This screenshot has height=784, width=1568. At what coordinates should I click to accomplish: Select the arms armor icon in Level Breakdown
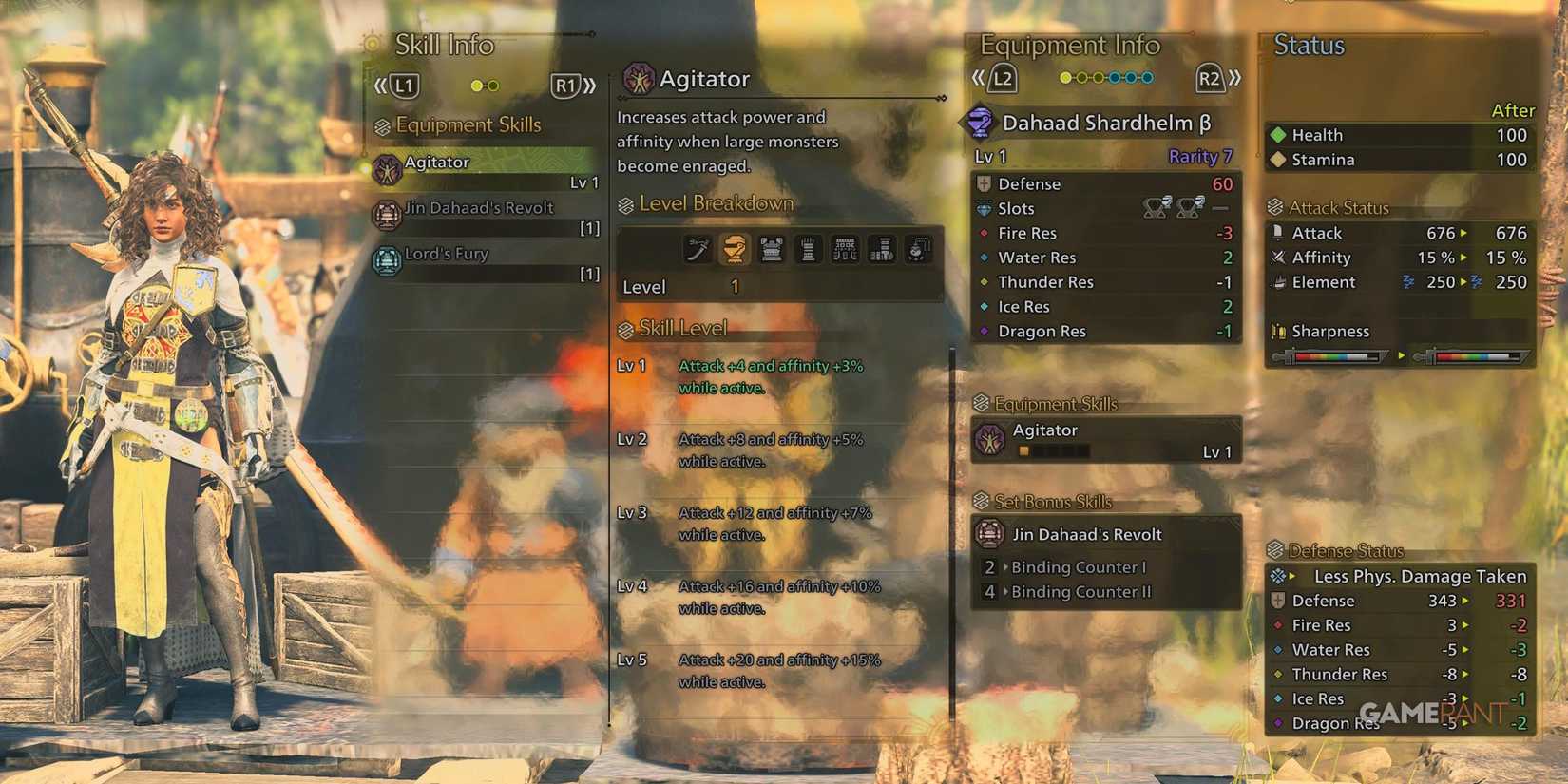coord(808,250)
